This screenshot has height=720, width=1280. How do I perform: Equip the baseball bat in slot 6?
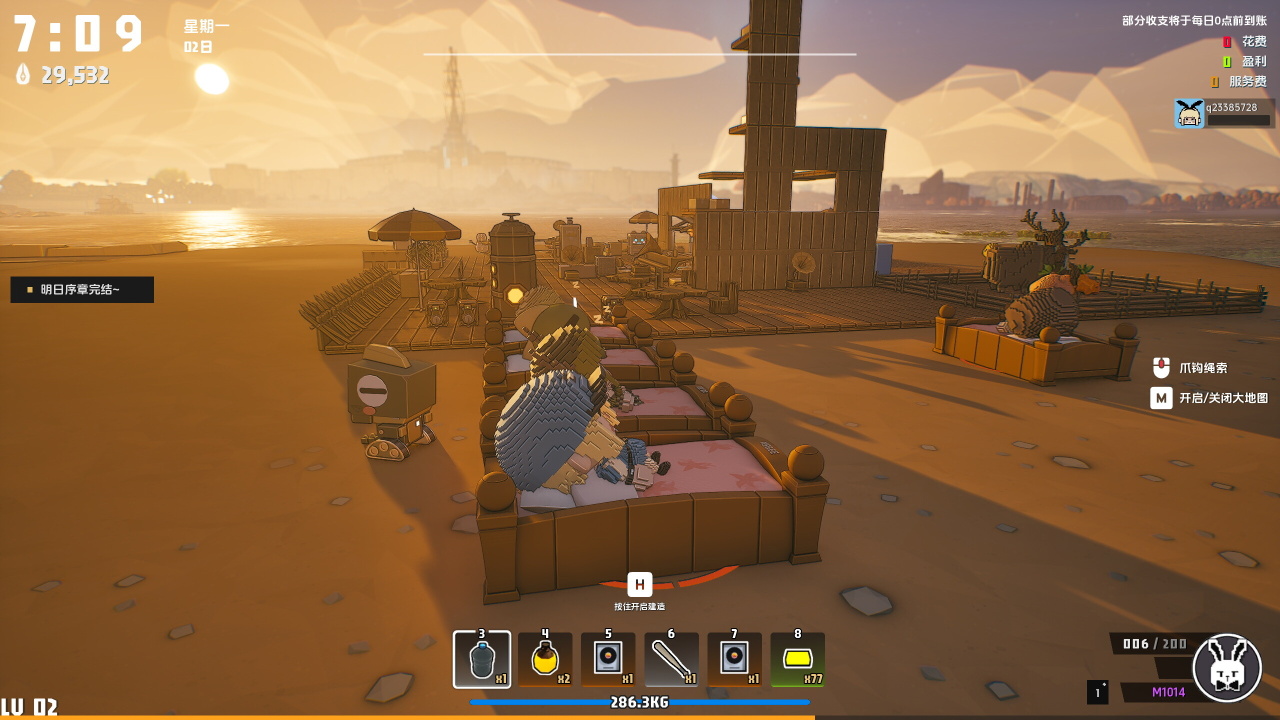[671, 660]
